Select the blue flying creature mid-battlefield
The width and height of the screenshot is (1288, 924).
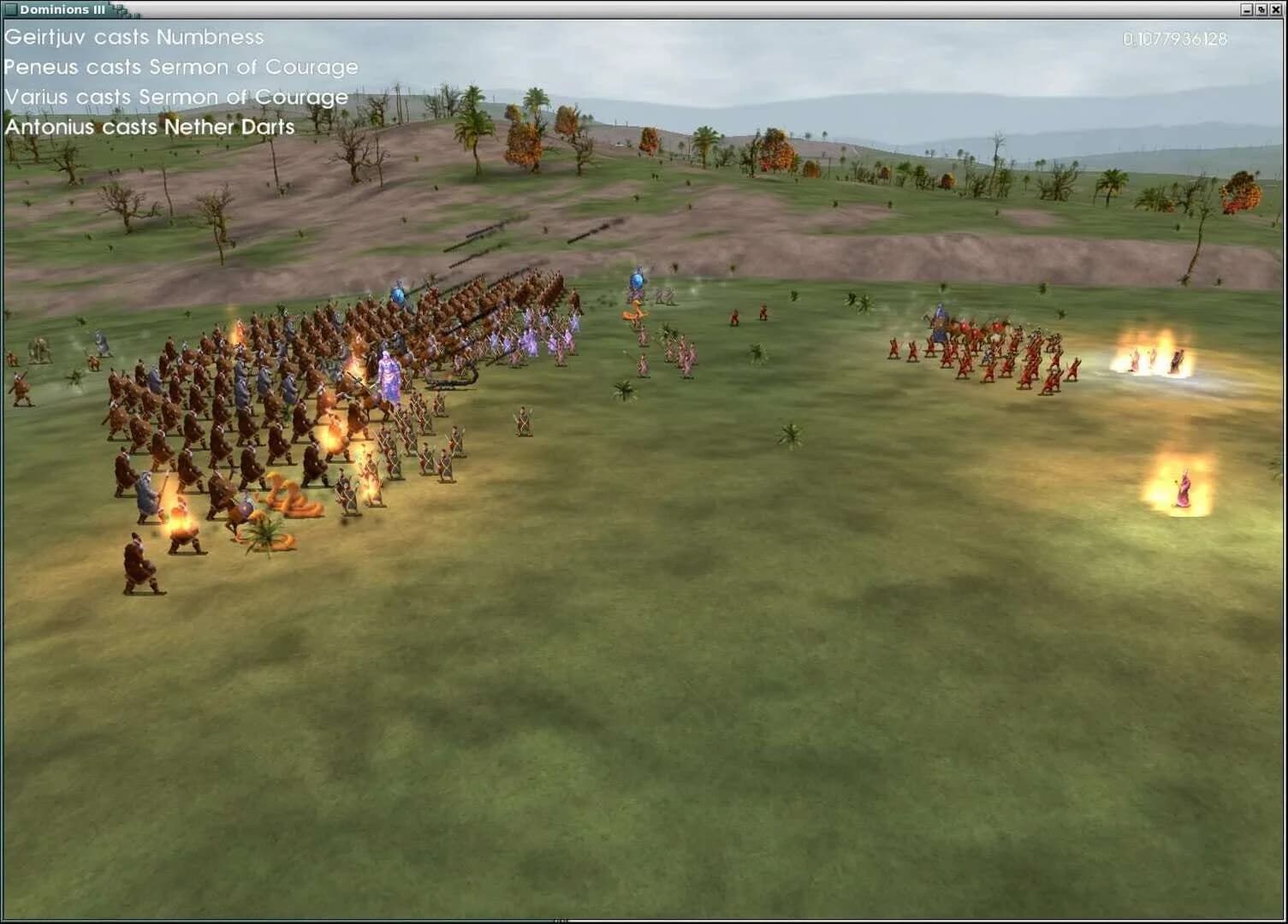[x=637, y=278]
